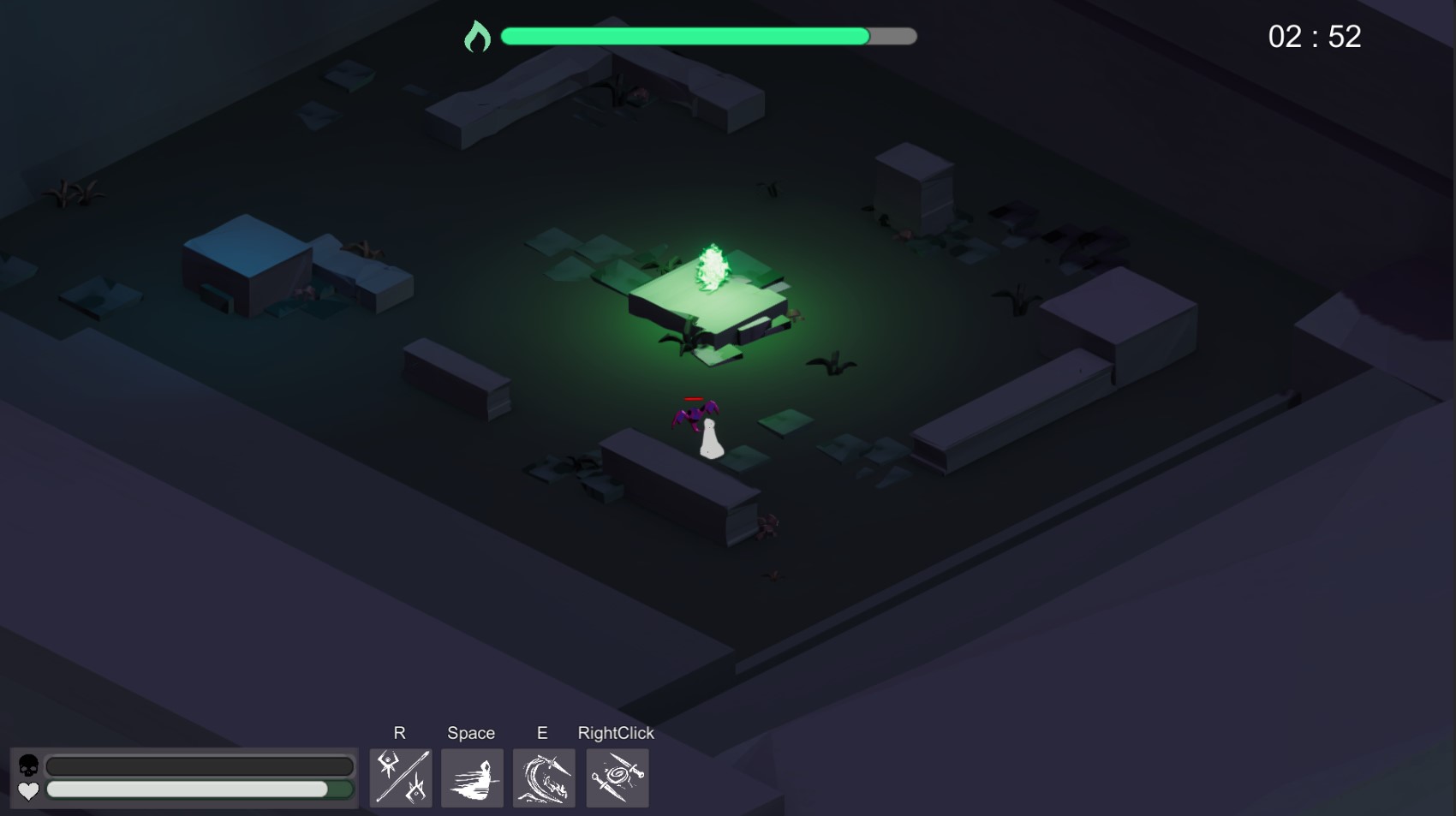Click the flame icon beside the top bar
Image resolution: width=1456 pixels, height=816 pixels.
coord(479,36)
